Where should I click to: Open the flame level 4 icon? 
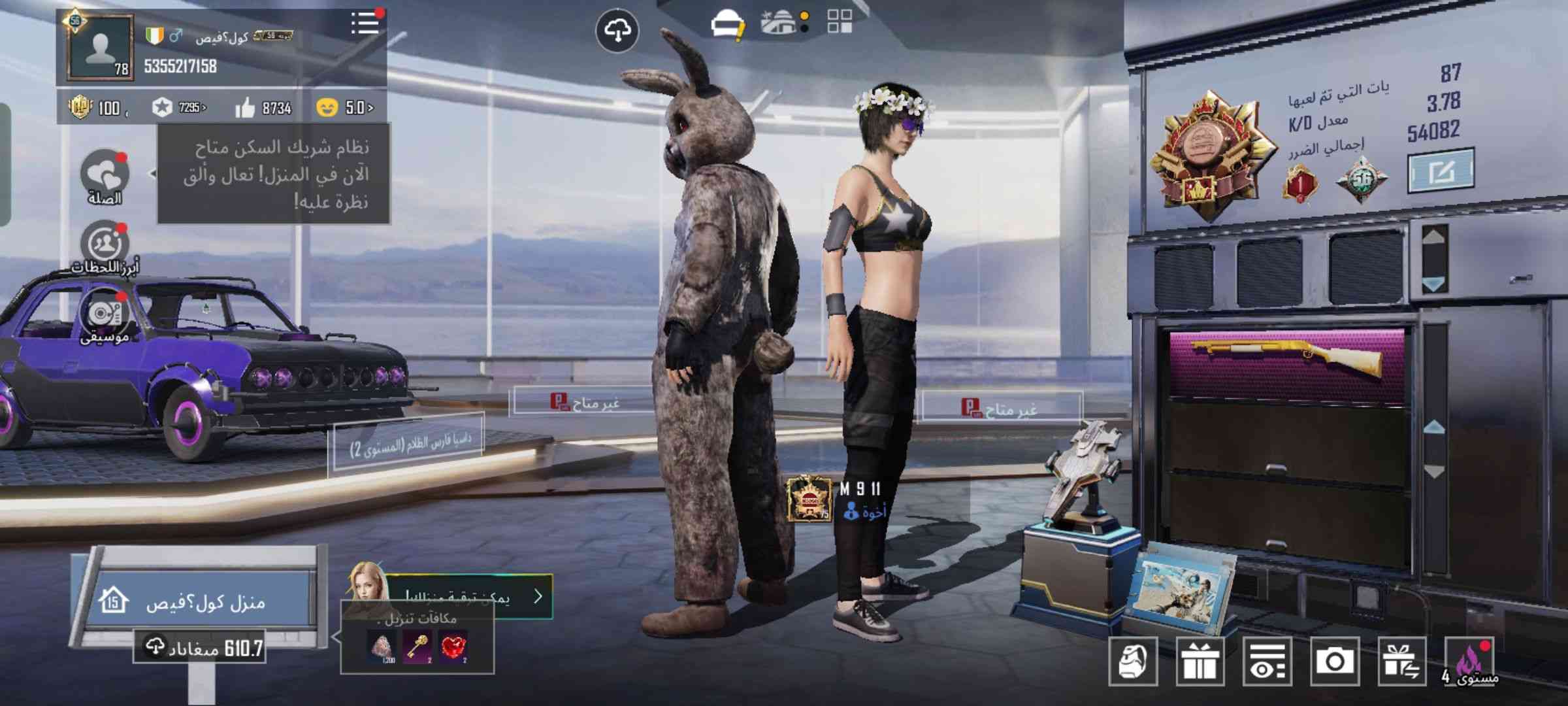tap(1470, 662)
